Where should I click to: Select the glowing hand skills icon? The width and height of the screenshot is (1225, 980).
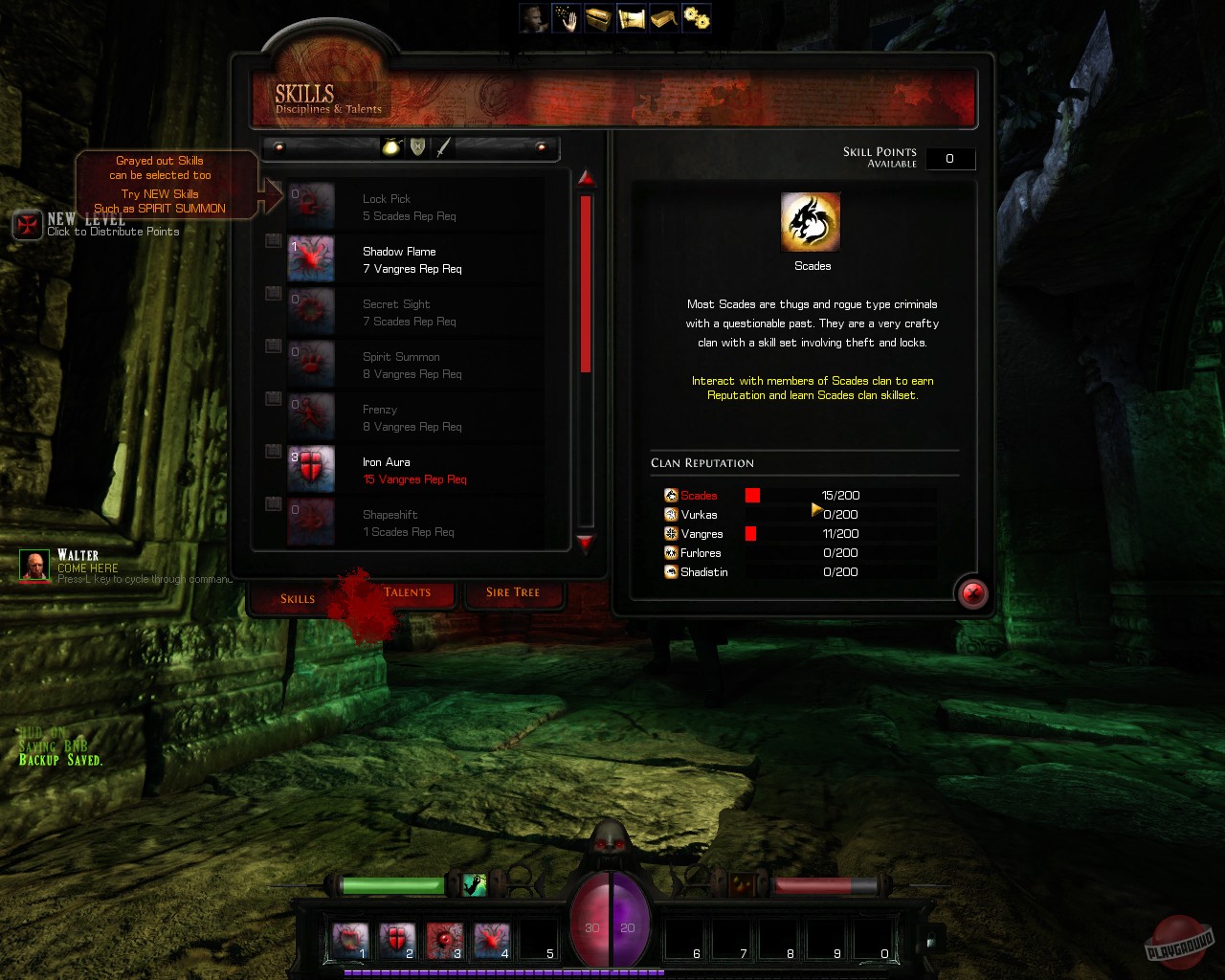pyautogui.click(x=566, y=17)
